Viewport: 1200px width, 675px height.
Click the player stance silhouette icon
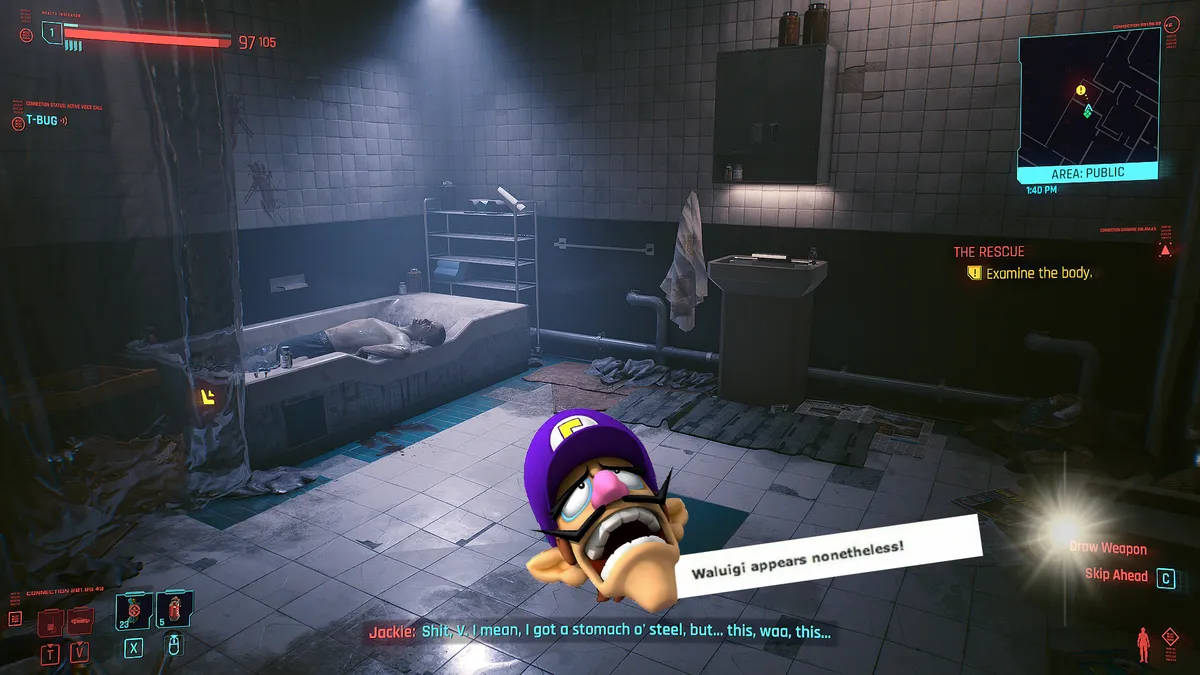[x=1143, y=645]
